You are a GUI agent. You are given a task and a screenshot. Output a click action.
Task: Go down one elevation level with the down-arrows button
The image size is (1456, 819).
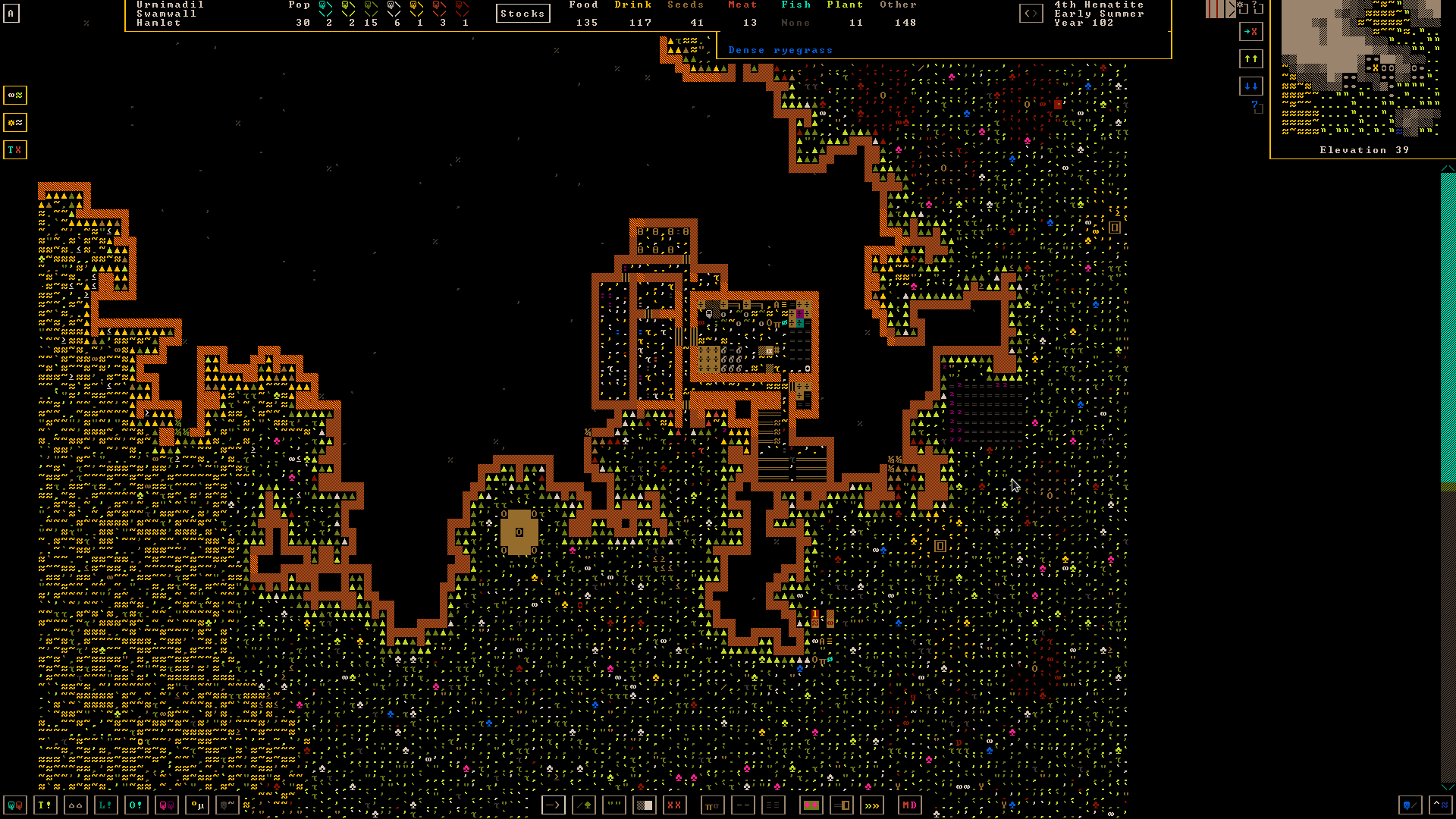[1250, 86]
